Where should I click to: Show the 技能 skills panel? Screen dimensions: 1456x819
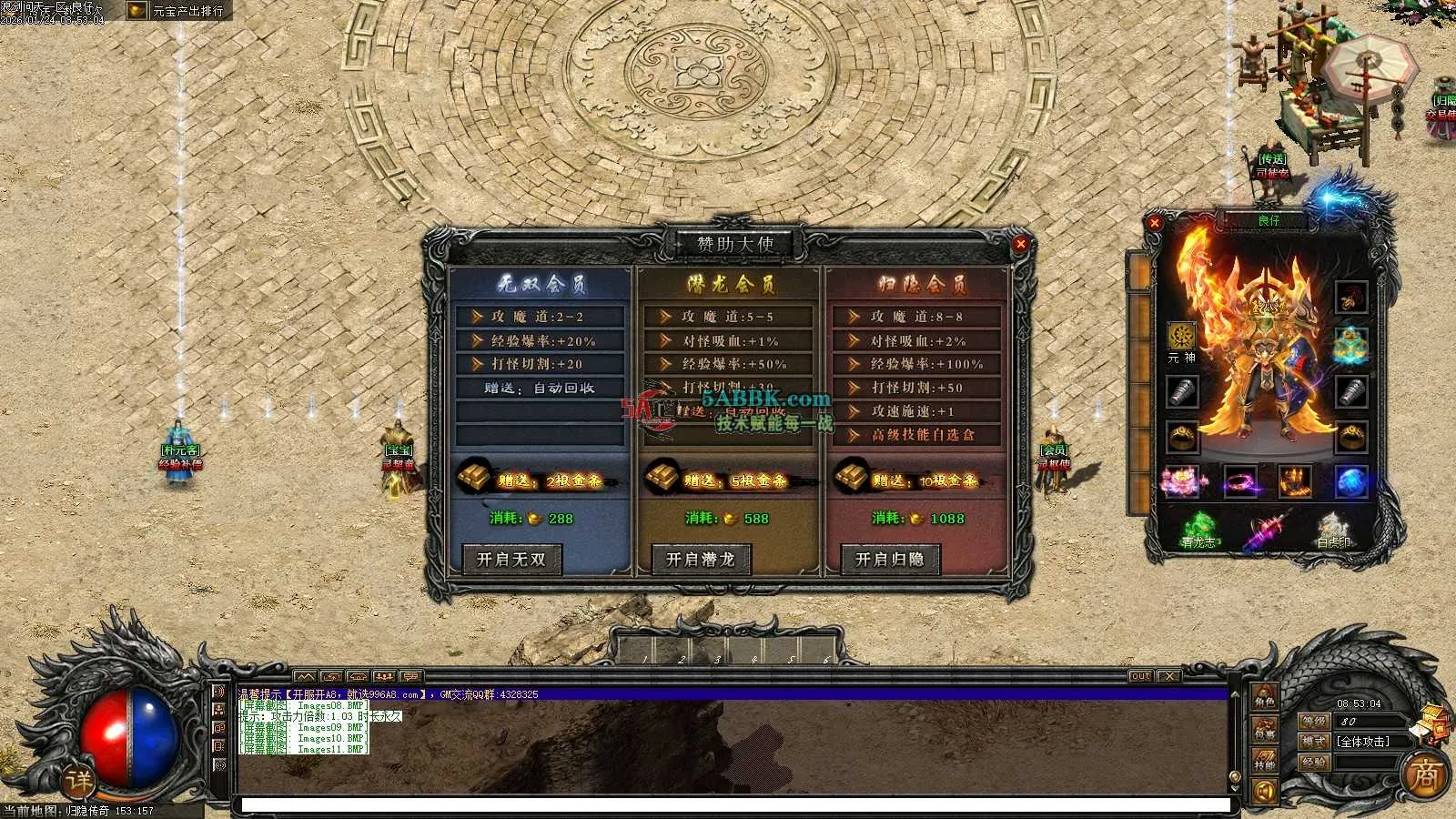click(x=1264, y=761)
